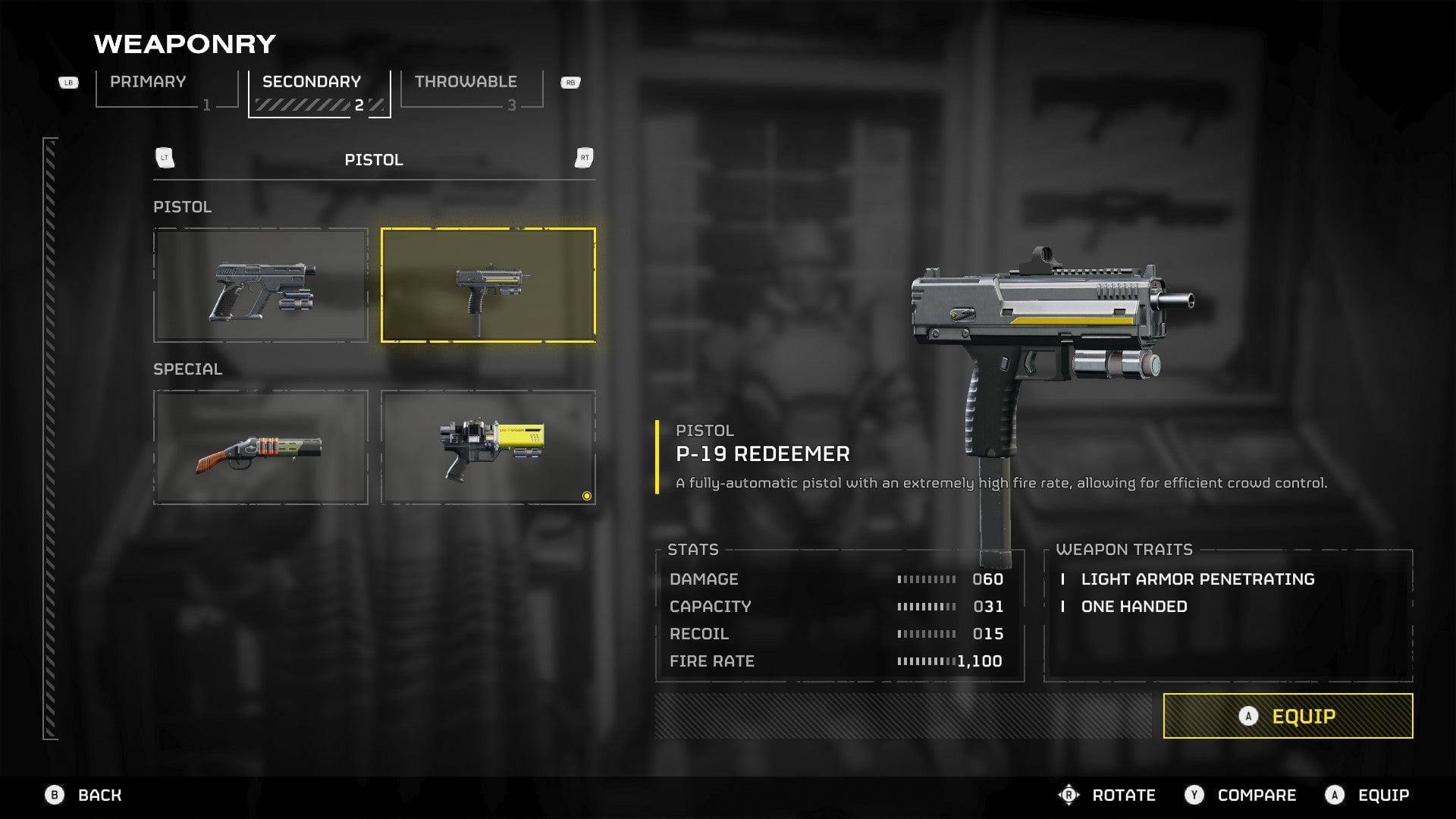
Task: Select the P-2 Peacemaker pistol slot
Action: coord(261,286)
